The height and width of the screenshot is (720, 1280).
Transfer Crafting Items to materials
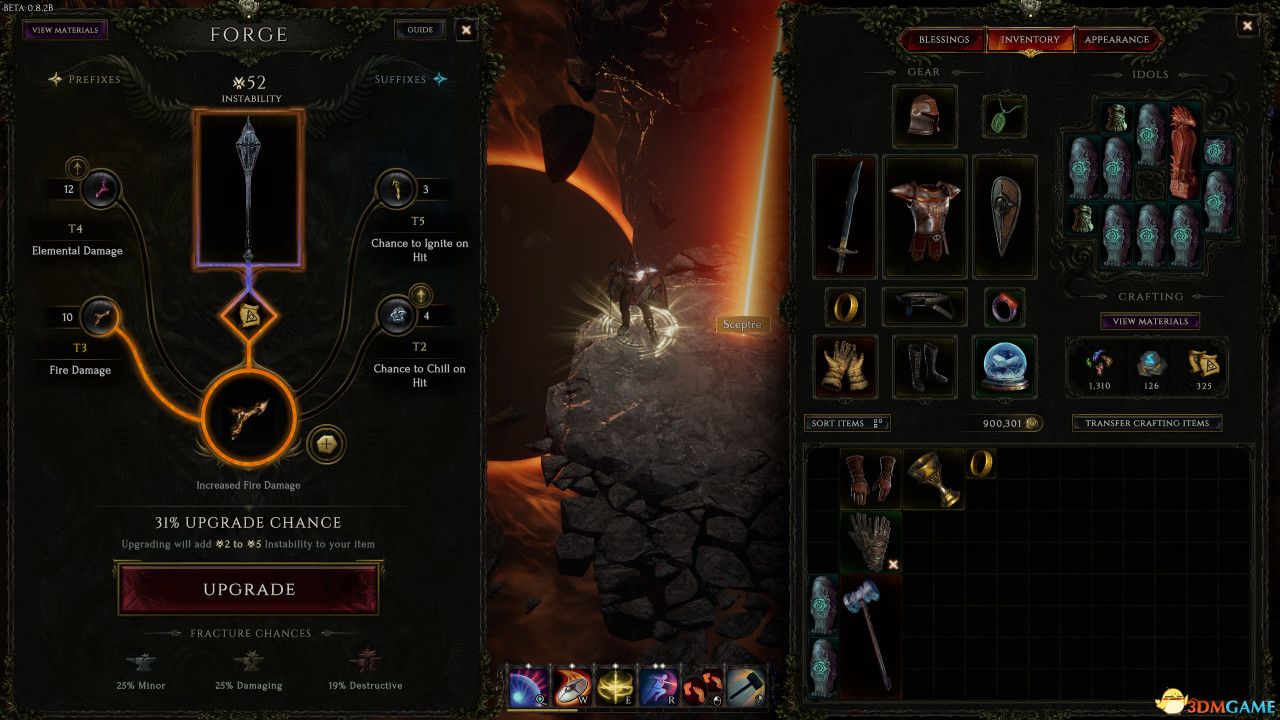point(1146,423)
